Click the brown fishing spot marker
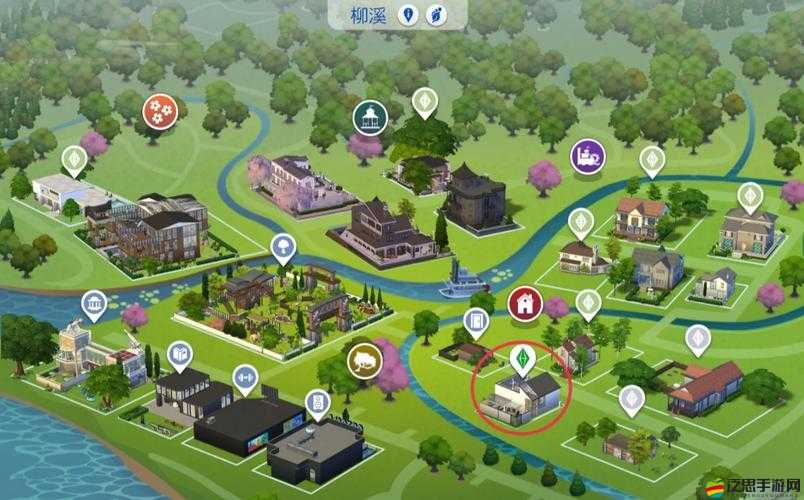Image resolution: width=804 pixels, height=500 pixels. pos(364,361)
